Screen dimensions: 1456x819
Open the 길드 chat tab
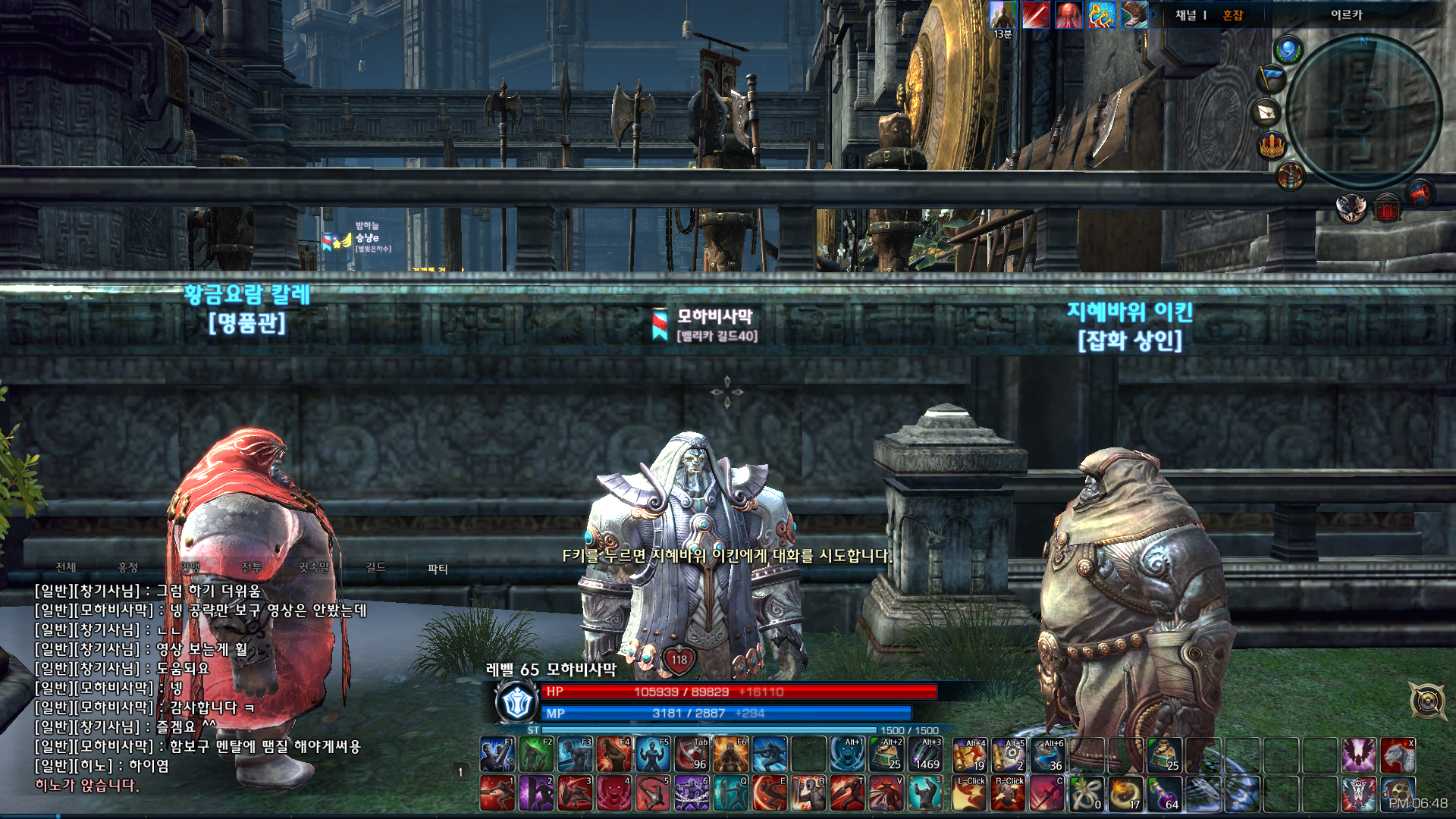coord(375,567)
